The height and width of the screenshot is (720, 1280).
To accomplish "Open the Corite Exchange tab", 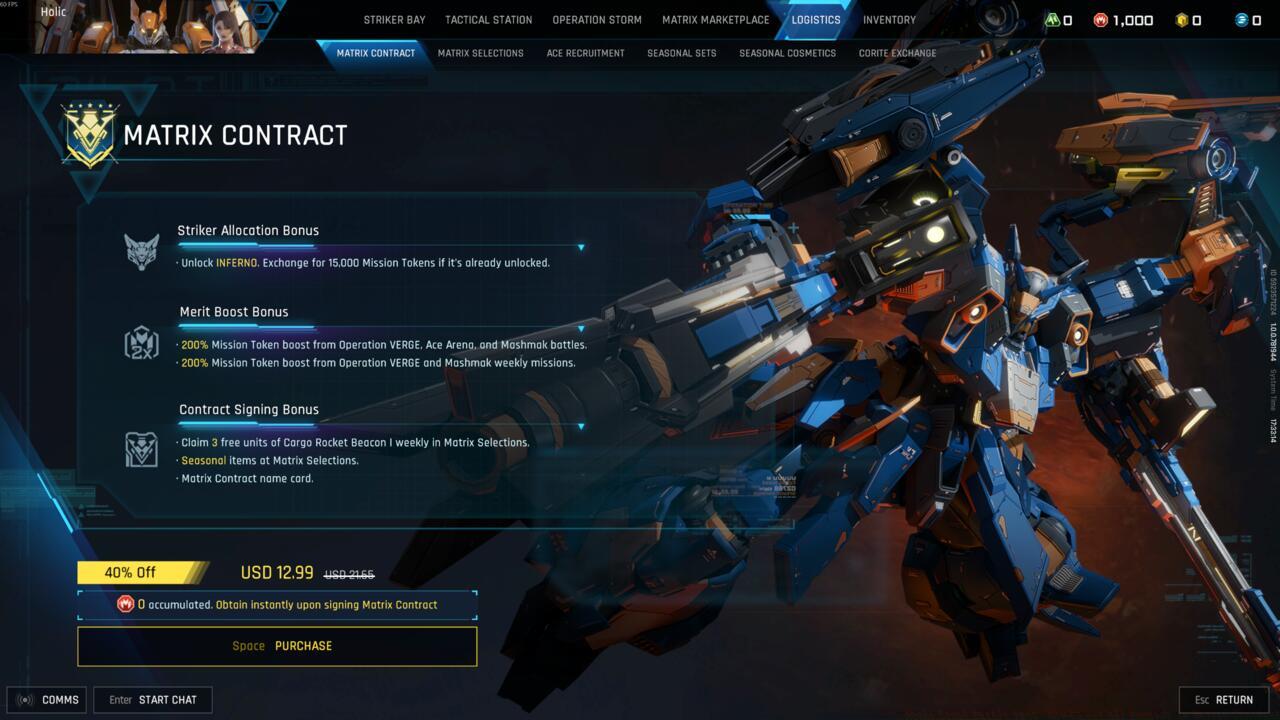I will click(897, 53).
